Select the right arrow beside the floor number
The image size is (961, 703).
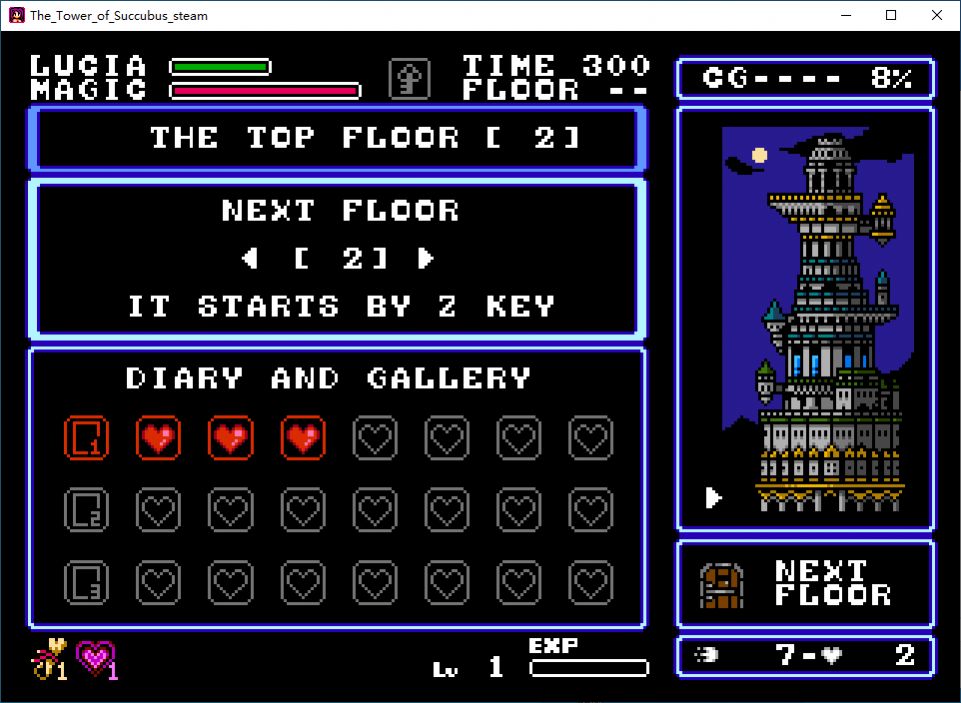point(426,258)
